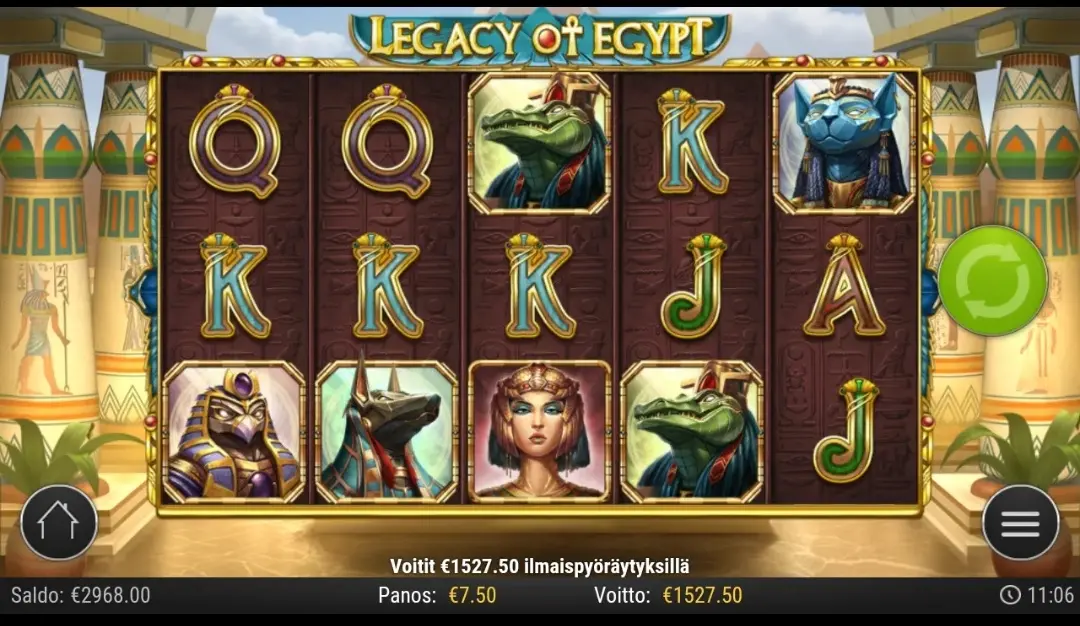Open the hamburger menu

point(1020,522)
